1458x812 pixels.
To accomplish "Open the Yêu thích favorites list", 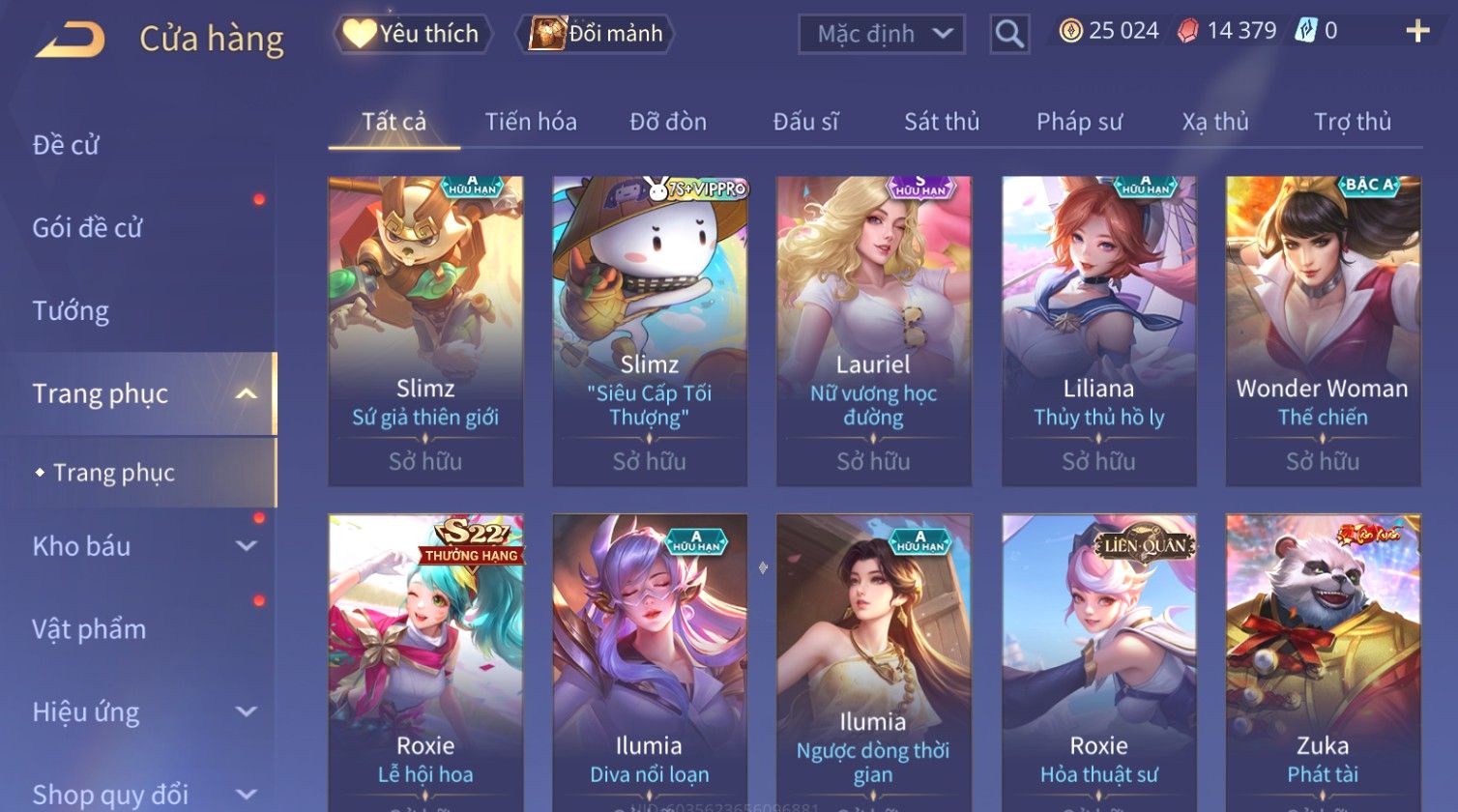I will coord(413,34).
